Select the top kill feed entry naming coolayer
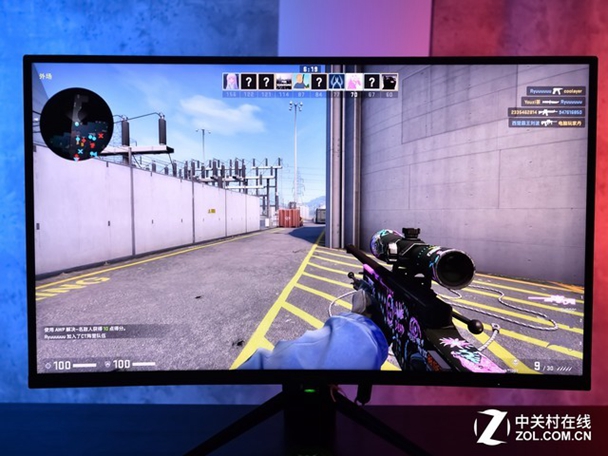 point(557,90)
